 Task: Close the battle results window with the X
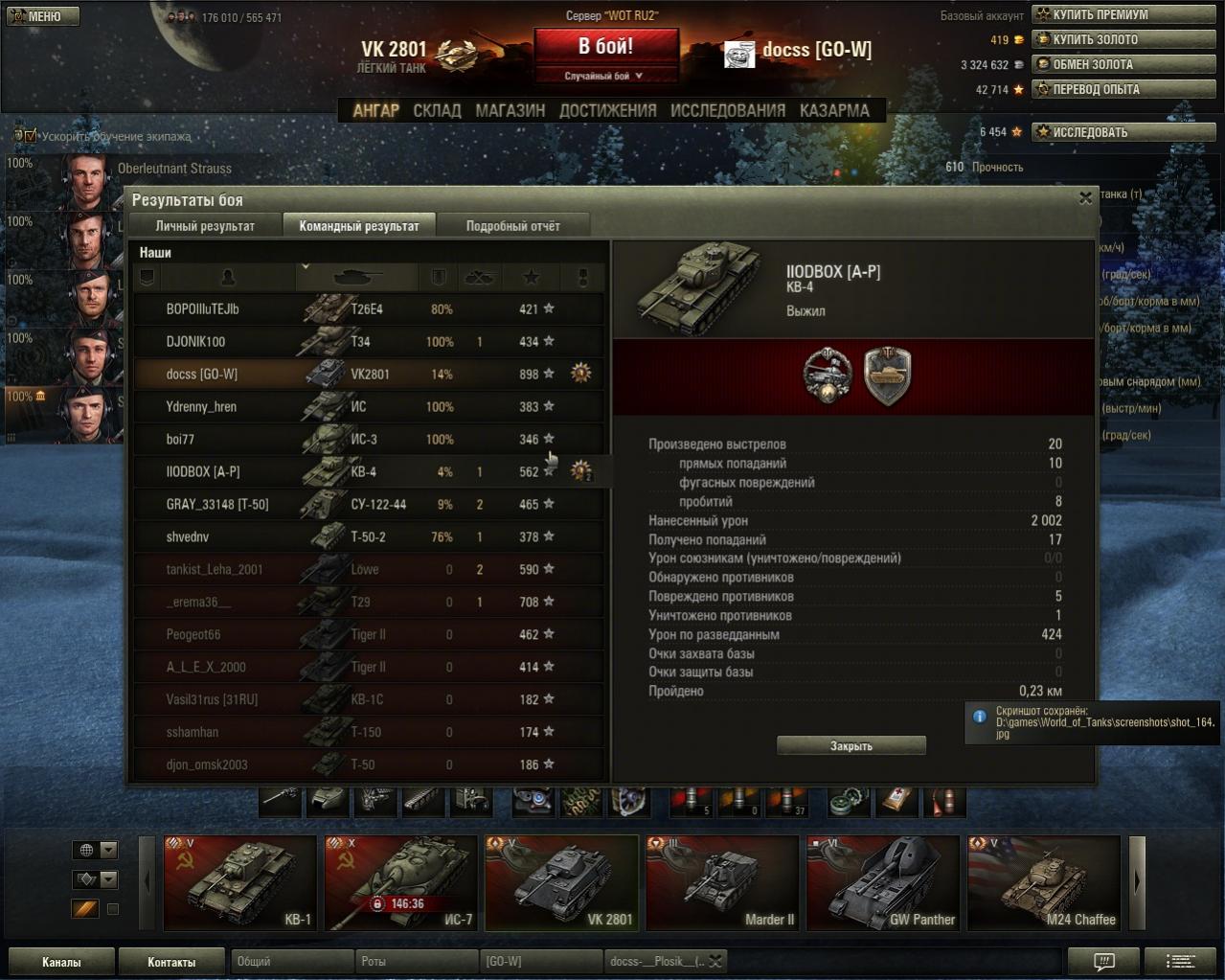(x=1085, y=198)
